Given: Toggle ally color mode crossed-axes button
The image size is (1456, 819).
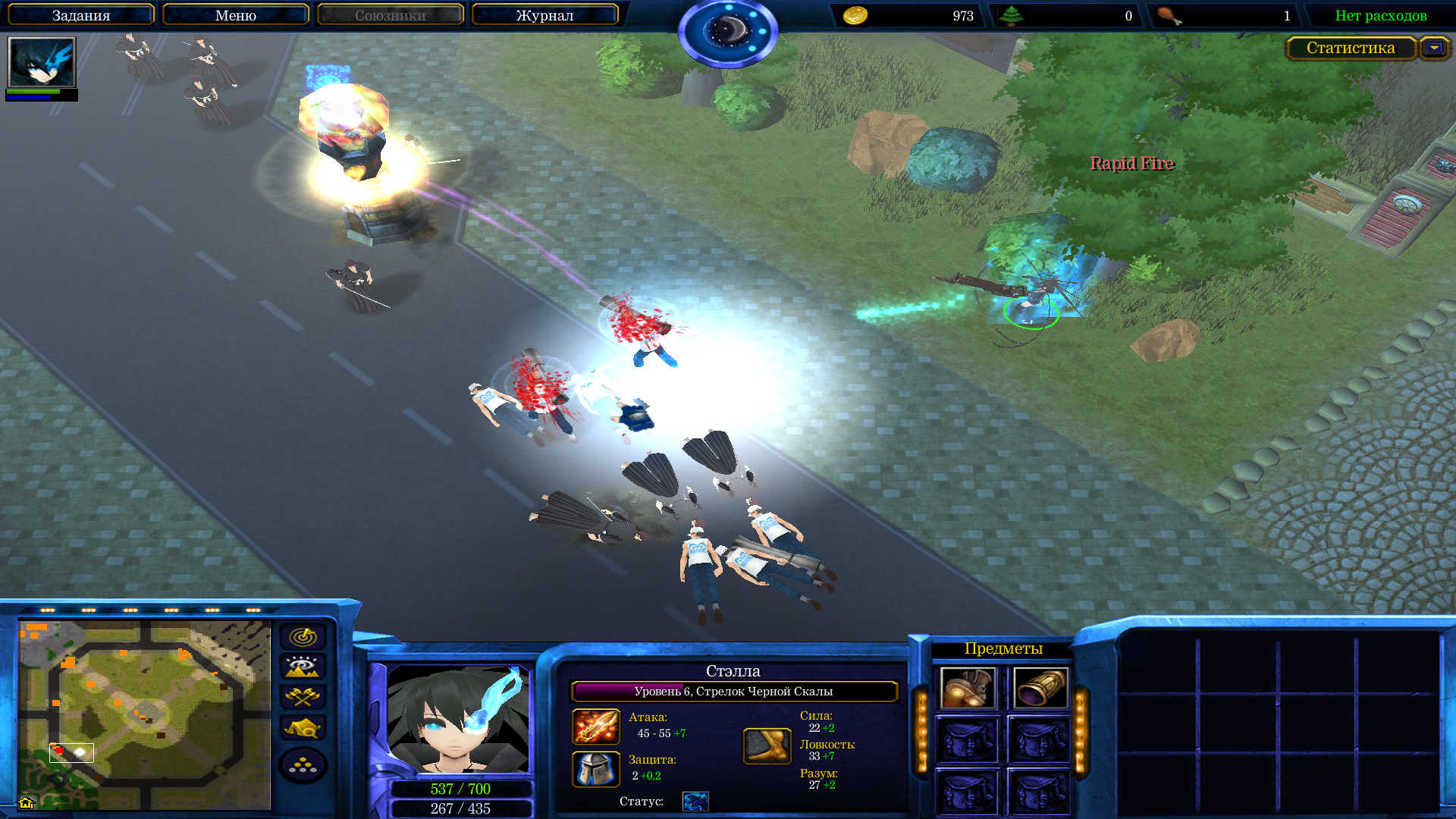Looking at the screenshot, I should pos(303,697).
